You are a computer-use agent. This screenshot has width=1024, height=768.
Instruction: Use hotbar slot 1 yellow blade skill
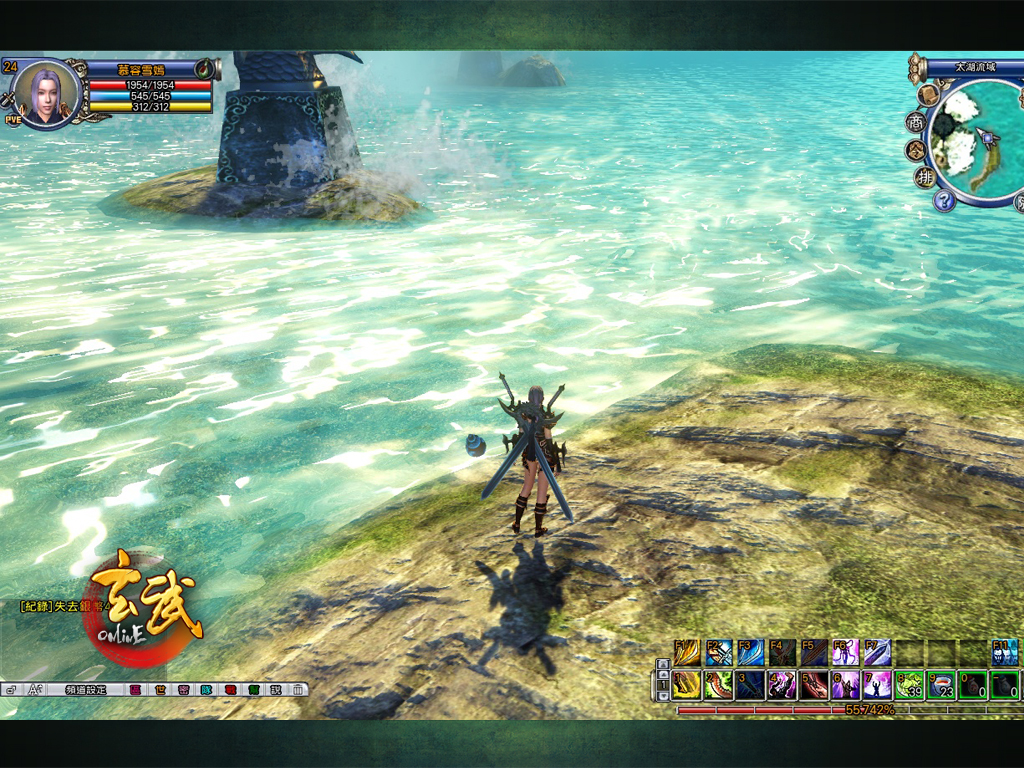pyautogui.click(x=687, y=685)
